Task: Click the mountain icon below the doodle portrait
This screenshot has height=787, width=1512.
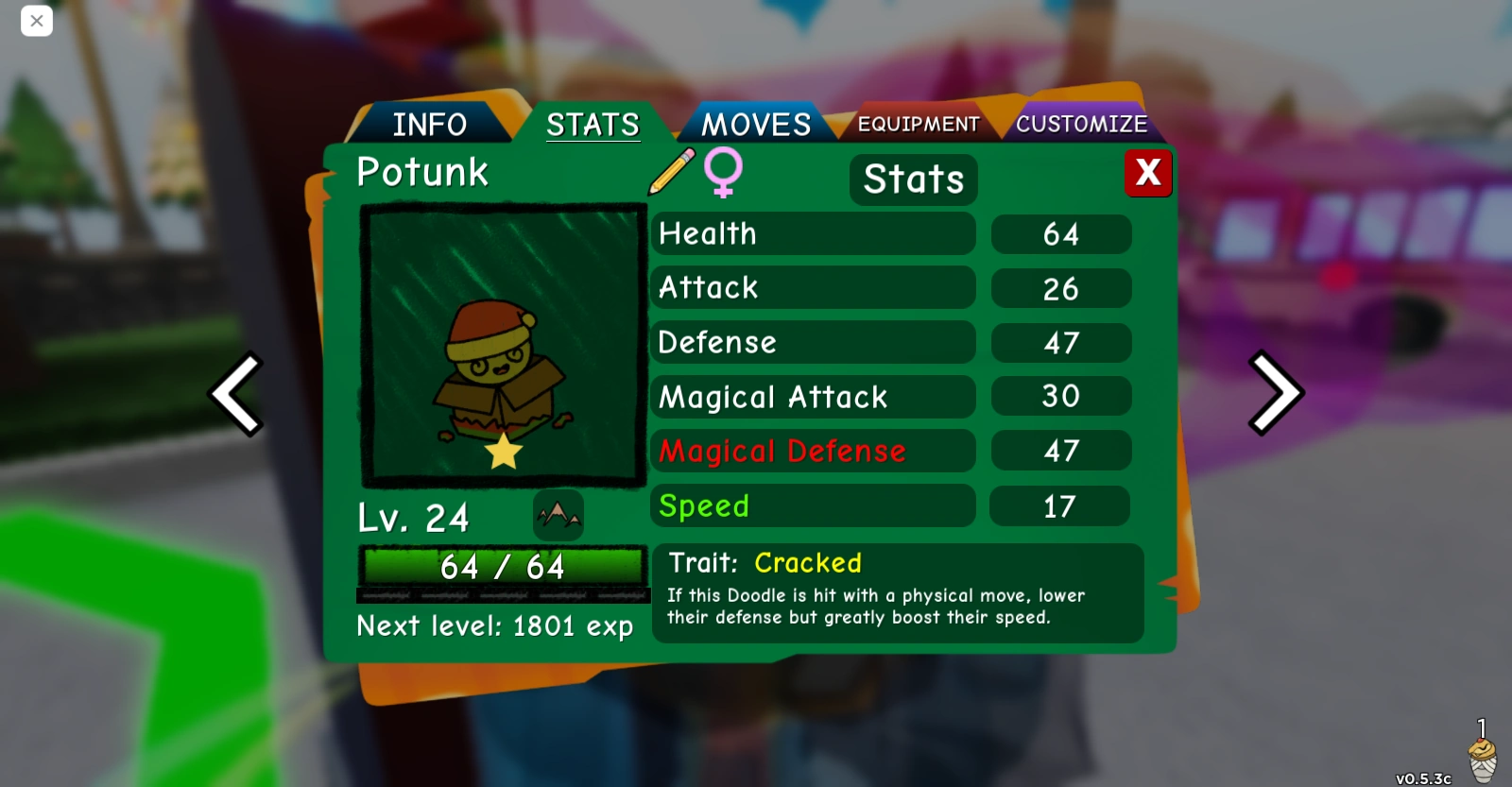Action: point(558,517)
